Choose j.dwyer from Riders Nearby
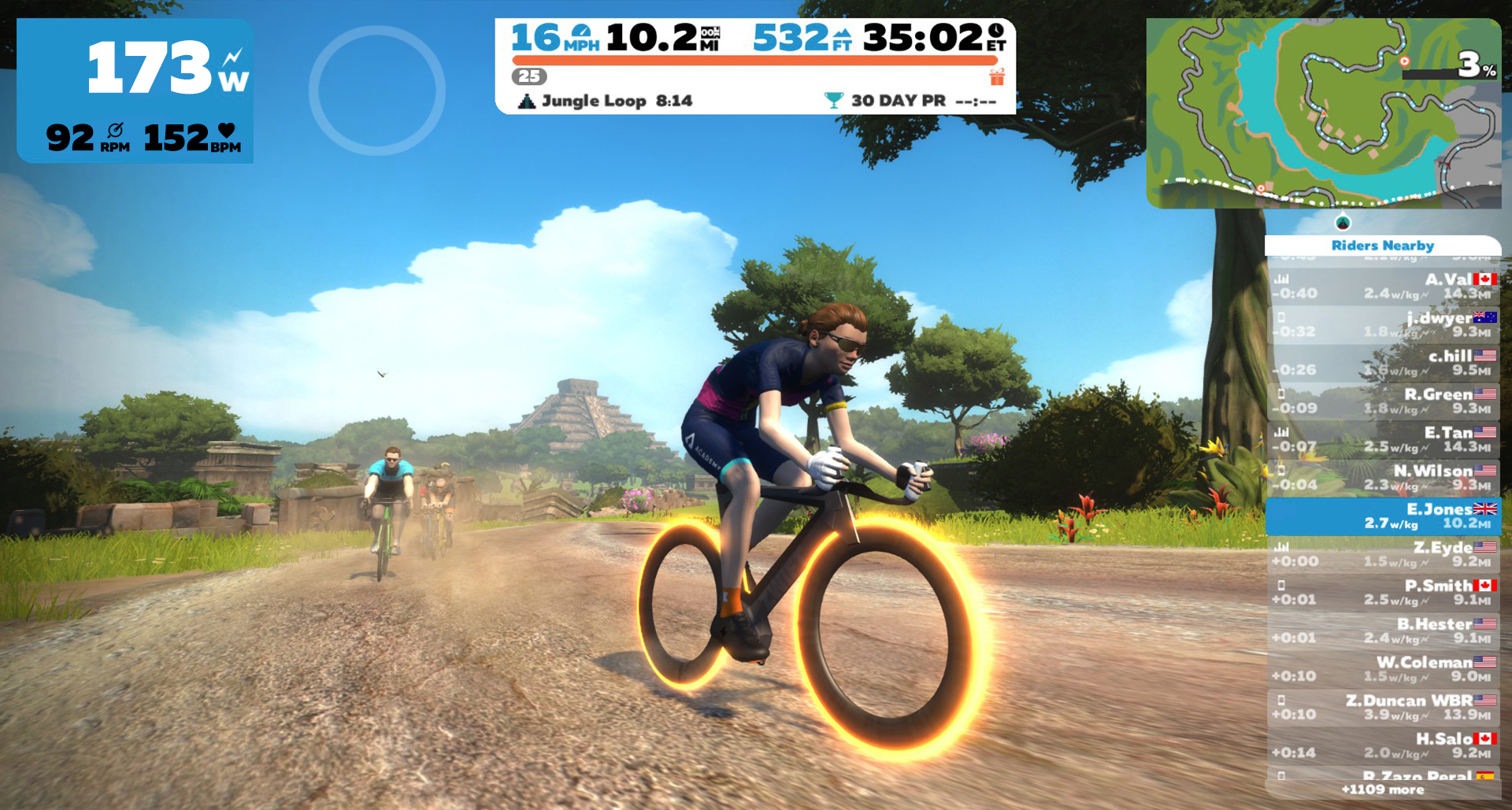Screen dimensions: 1512x810 [x=1383, y=324]
